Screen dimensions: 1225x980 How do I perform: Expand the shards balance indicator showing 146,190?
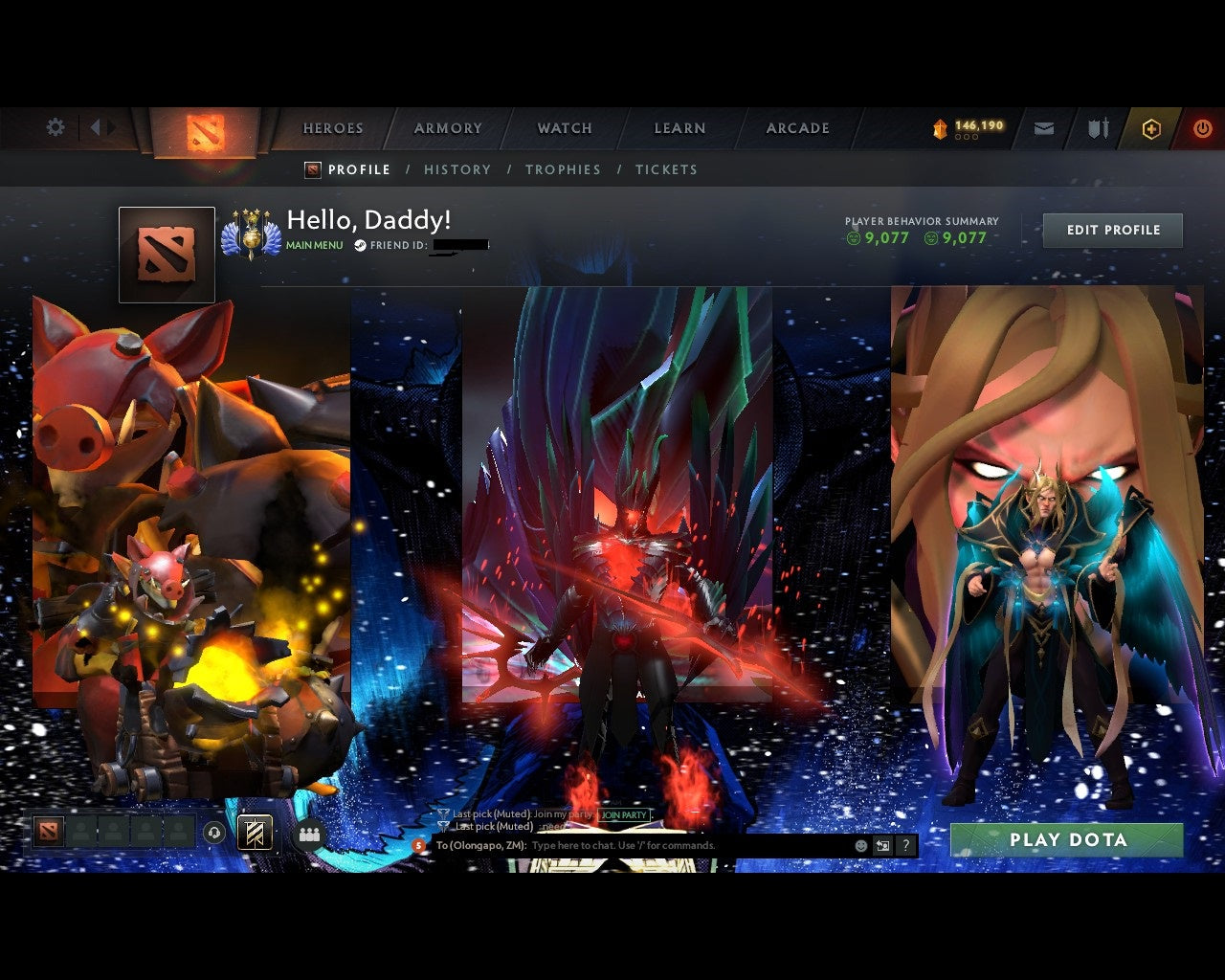[967, 124]
